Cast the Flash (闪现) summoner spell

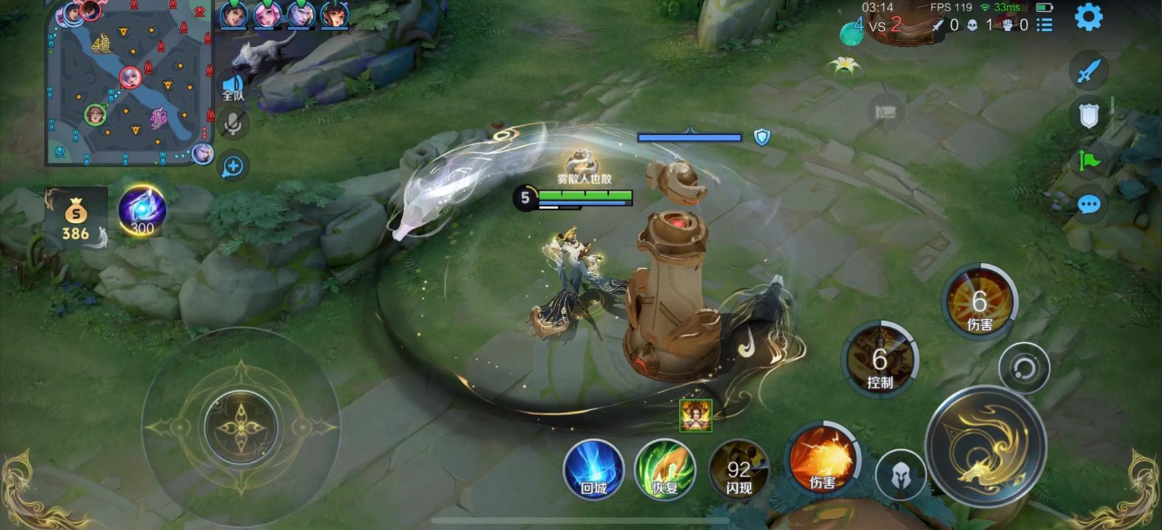[739, 469]
